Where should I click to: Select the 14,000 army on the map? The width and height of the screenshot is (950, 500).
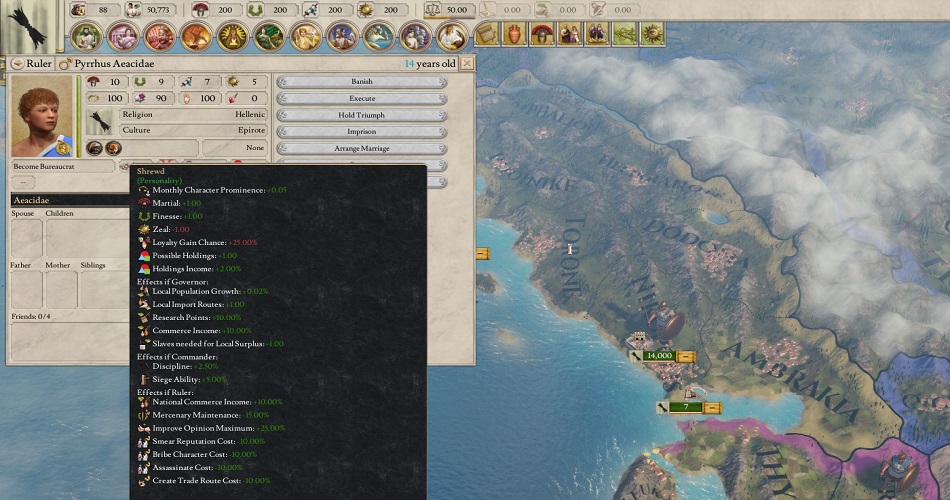click(659, 355)
